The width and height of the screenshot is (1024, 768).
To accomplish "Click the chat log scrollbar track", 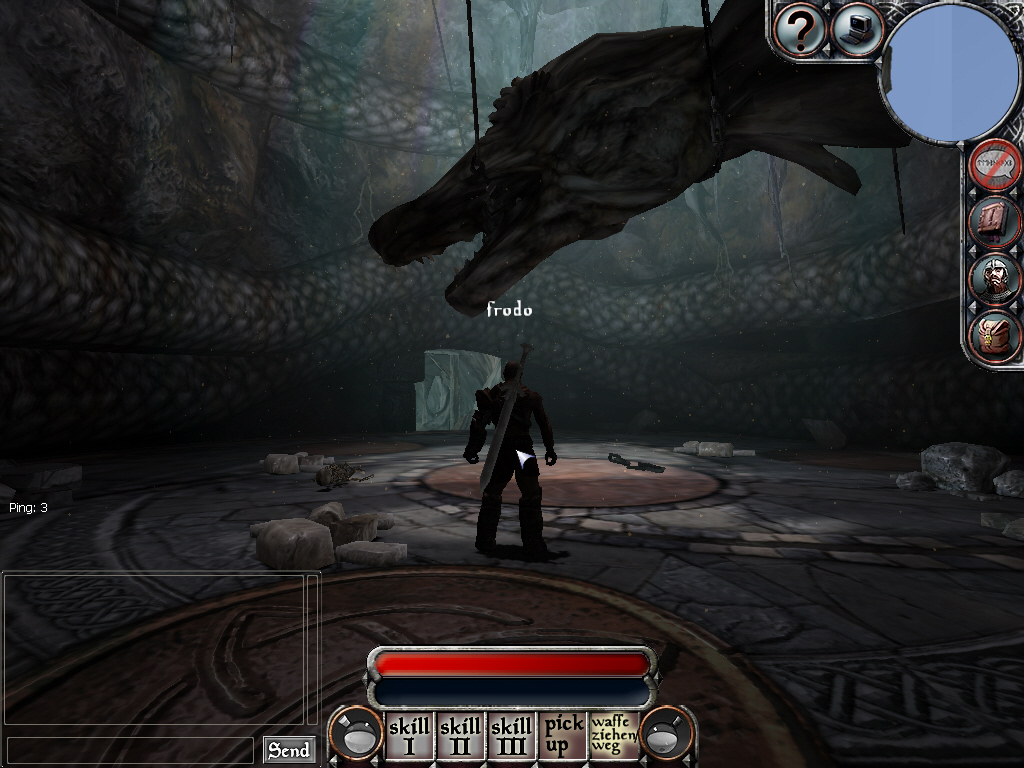I will coord(313,648).
